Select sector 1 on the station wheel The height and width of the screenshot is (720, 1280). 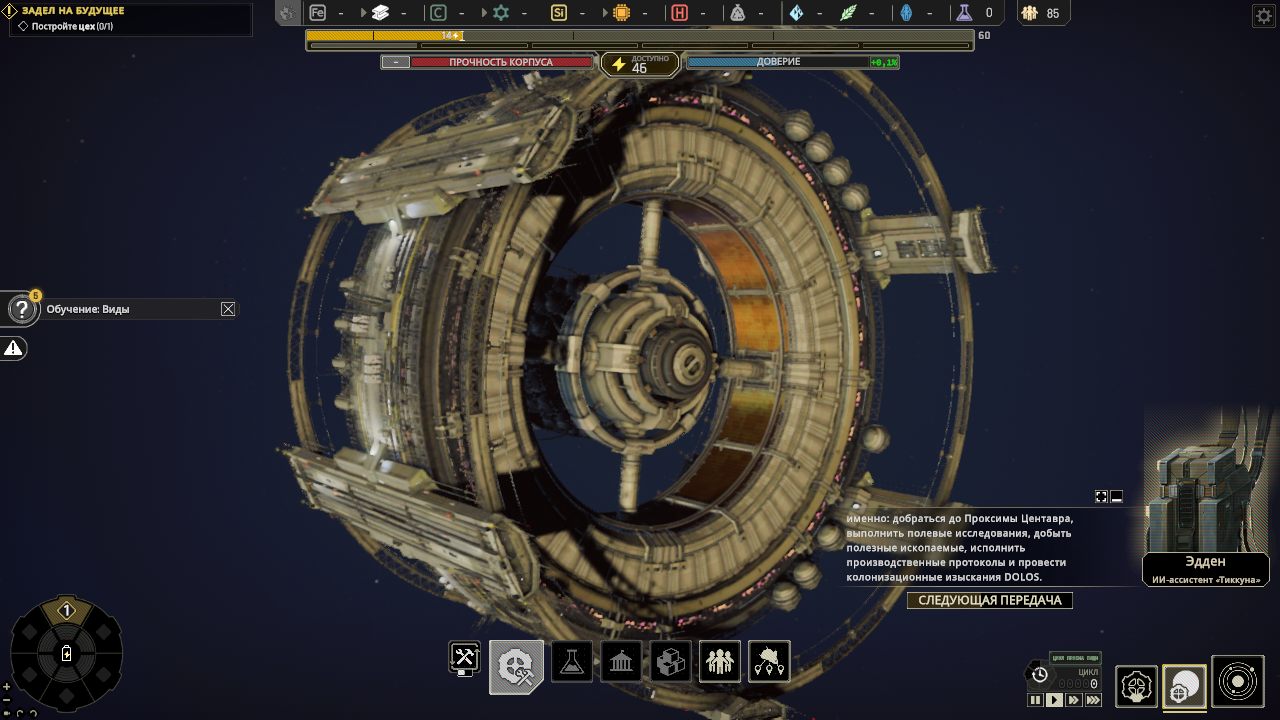pos(67,611)
